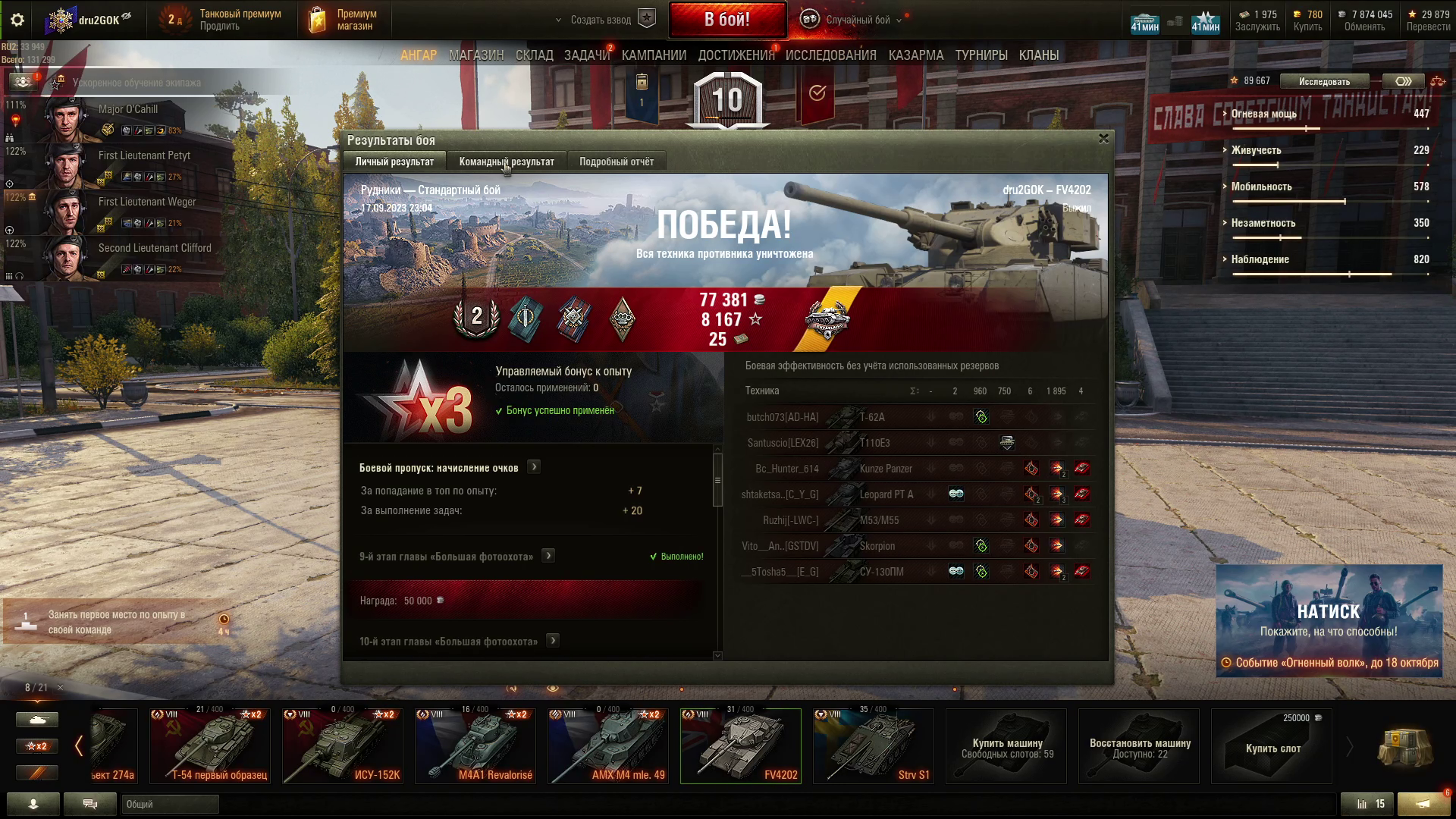The height and width of the screenshot is (819, 1456).
Task: Go to the СКЛАД section
Action: 535,55
